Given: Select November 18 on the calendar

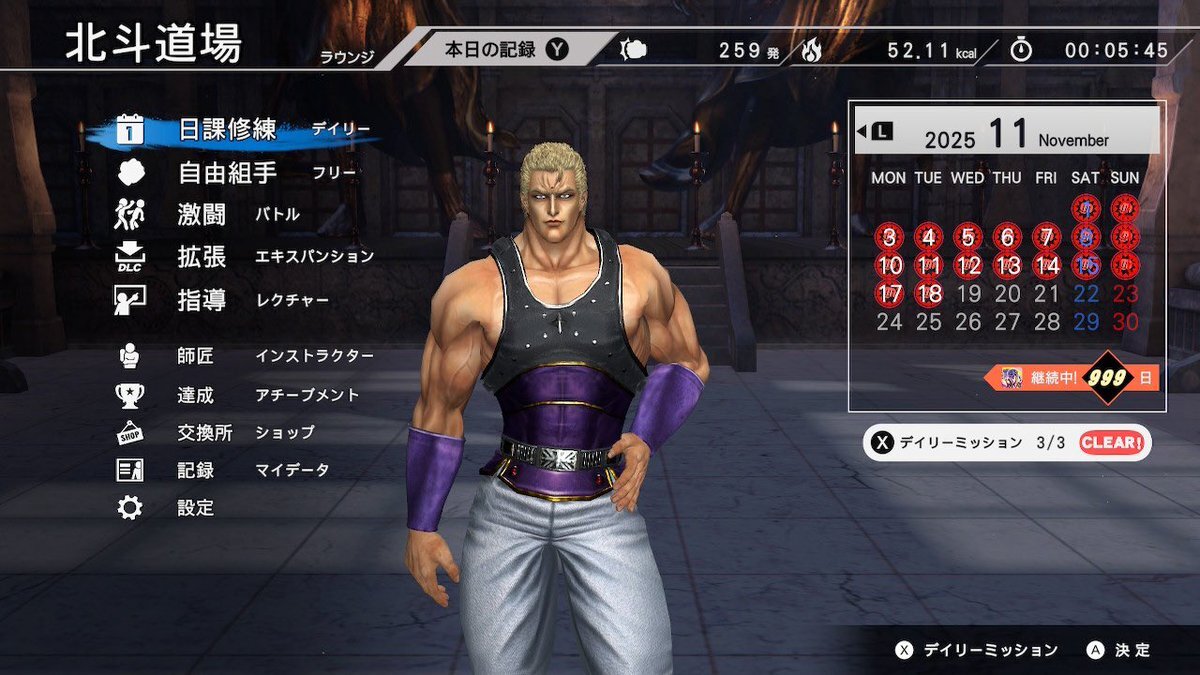Looking at the screenshot, I should (x=928, y=294).
